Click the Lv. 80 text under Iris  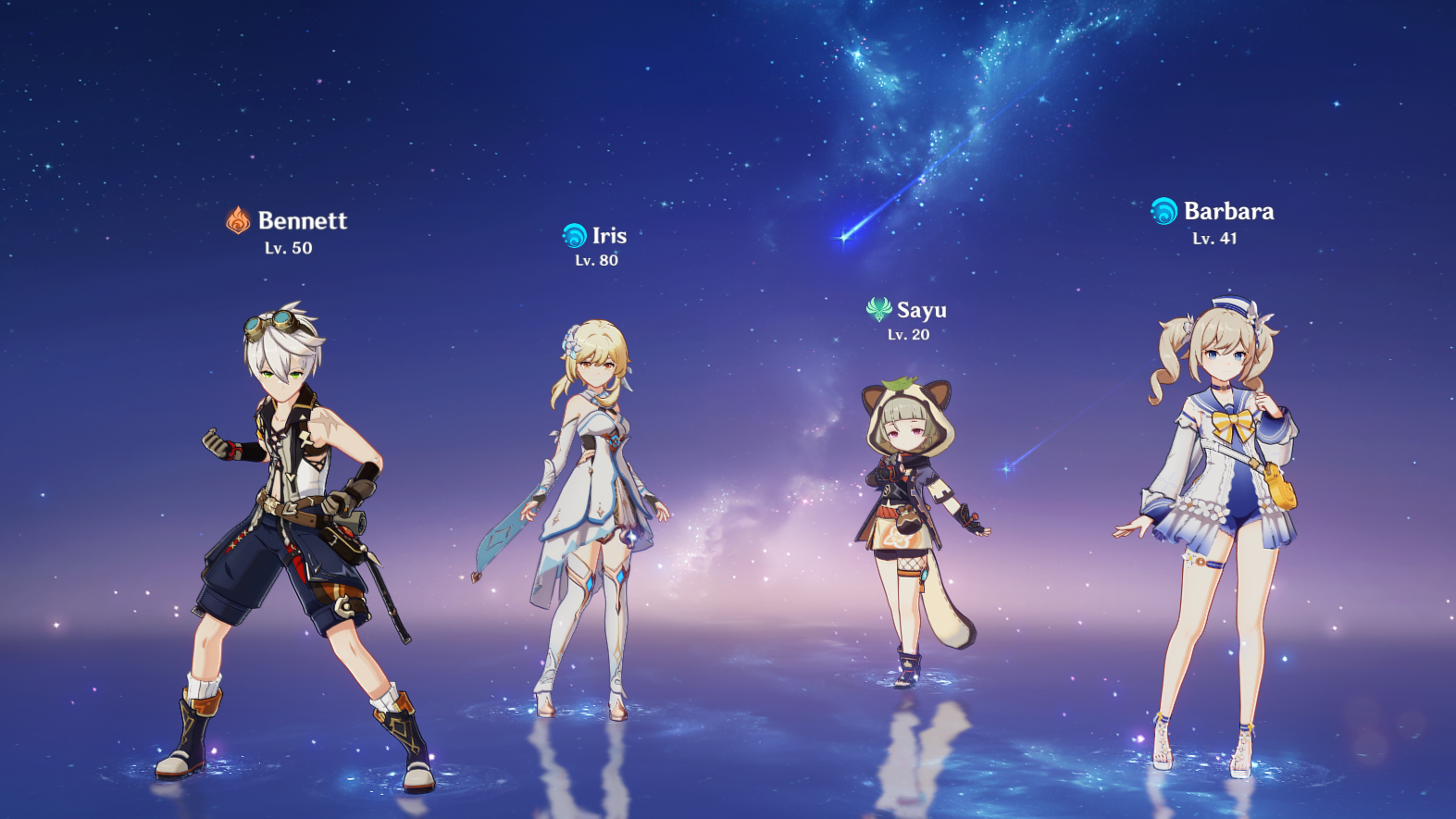594,261
